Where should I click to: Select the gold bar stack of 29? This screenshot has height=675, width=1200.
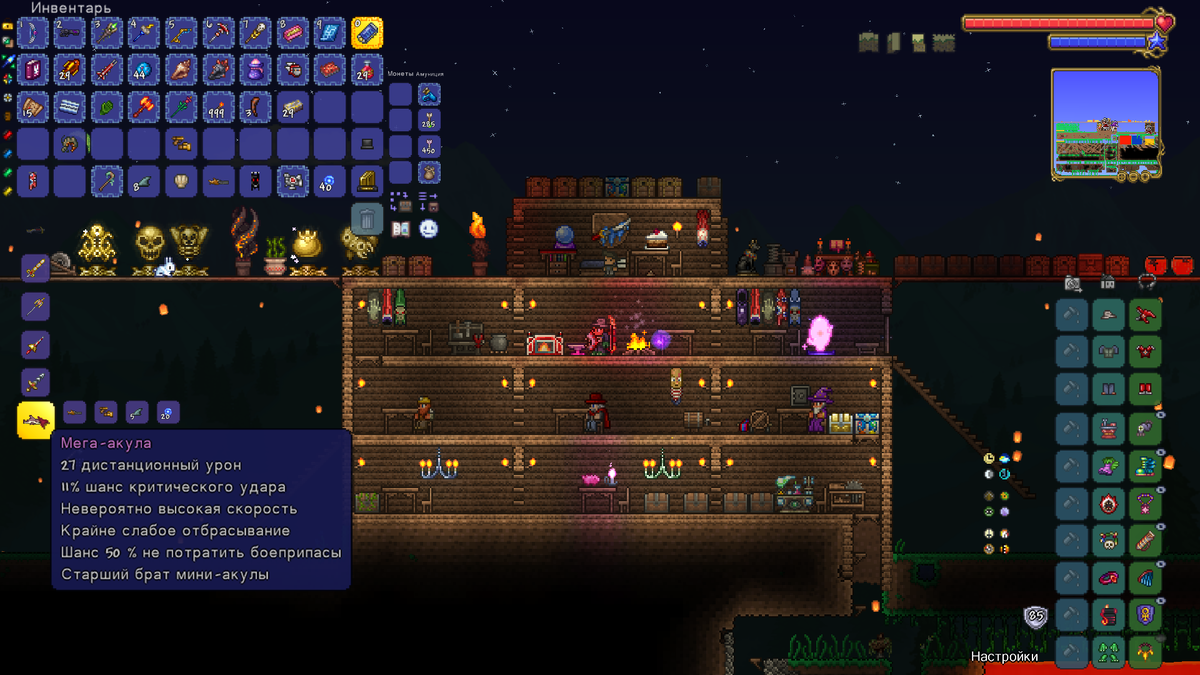292,107
